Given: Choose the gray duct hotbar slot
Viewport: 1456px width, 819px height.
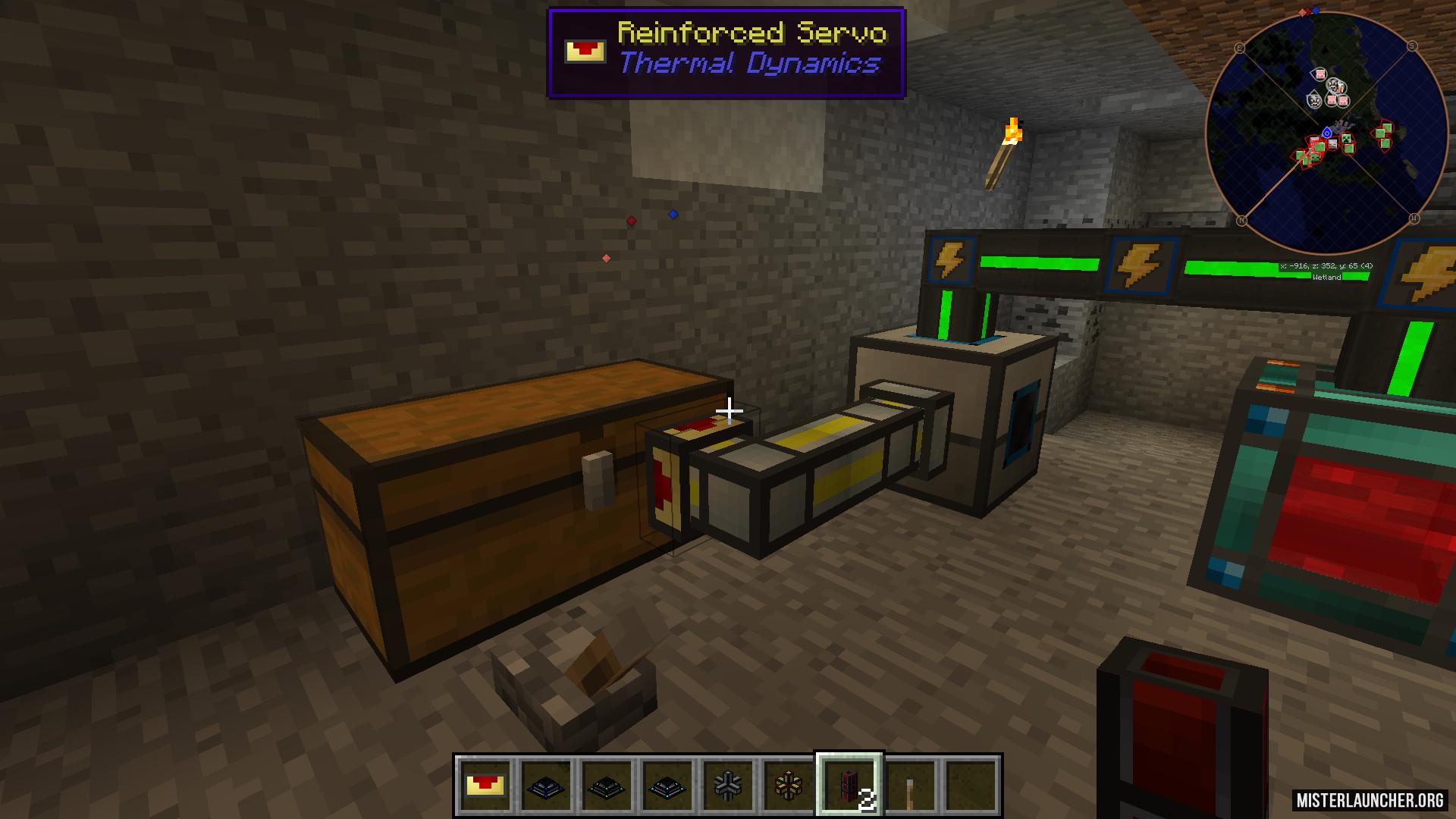Looking at the screenshot, I should (728, 786).
